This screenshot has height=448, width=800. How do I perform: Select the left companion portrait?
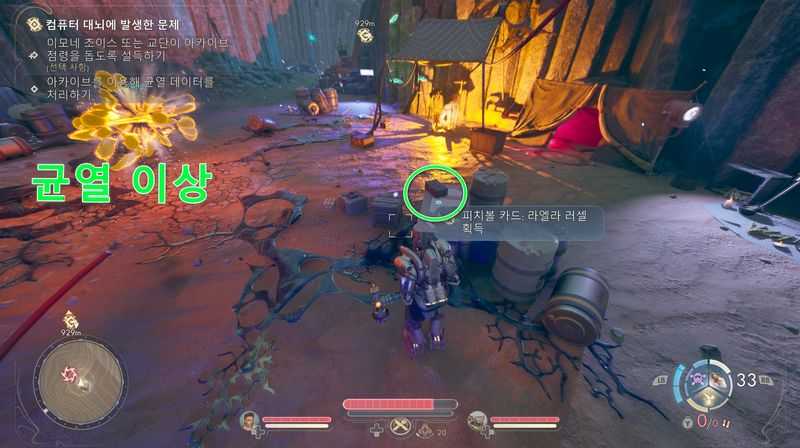[249, 421]
